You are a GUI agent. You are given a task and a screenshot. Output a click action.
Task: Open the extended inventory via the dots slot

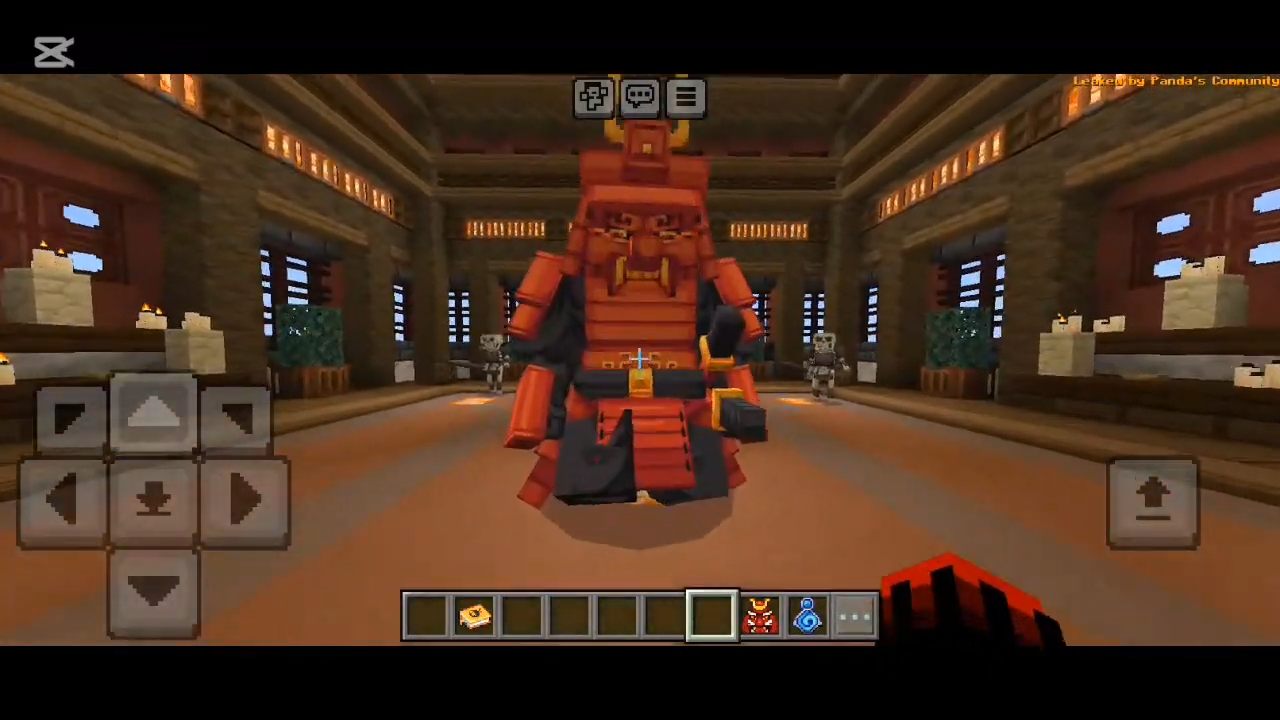(855, 617)
